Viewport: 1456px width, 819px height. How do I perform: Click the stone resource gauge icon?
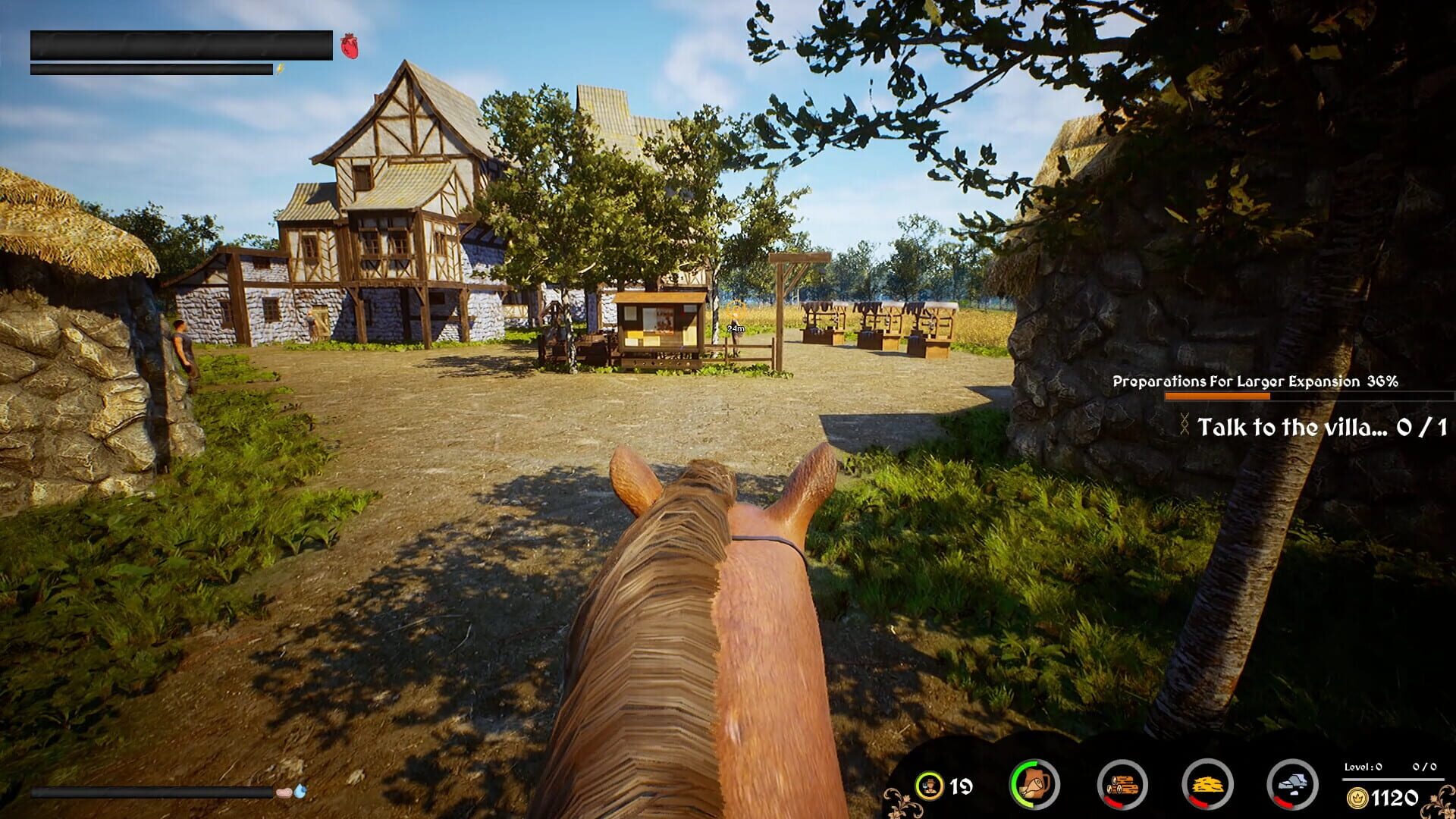(x=1293, y=786)
